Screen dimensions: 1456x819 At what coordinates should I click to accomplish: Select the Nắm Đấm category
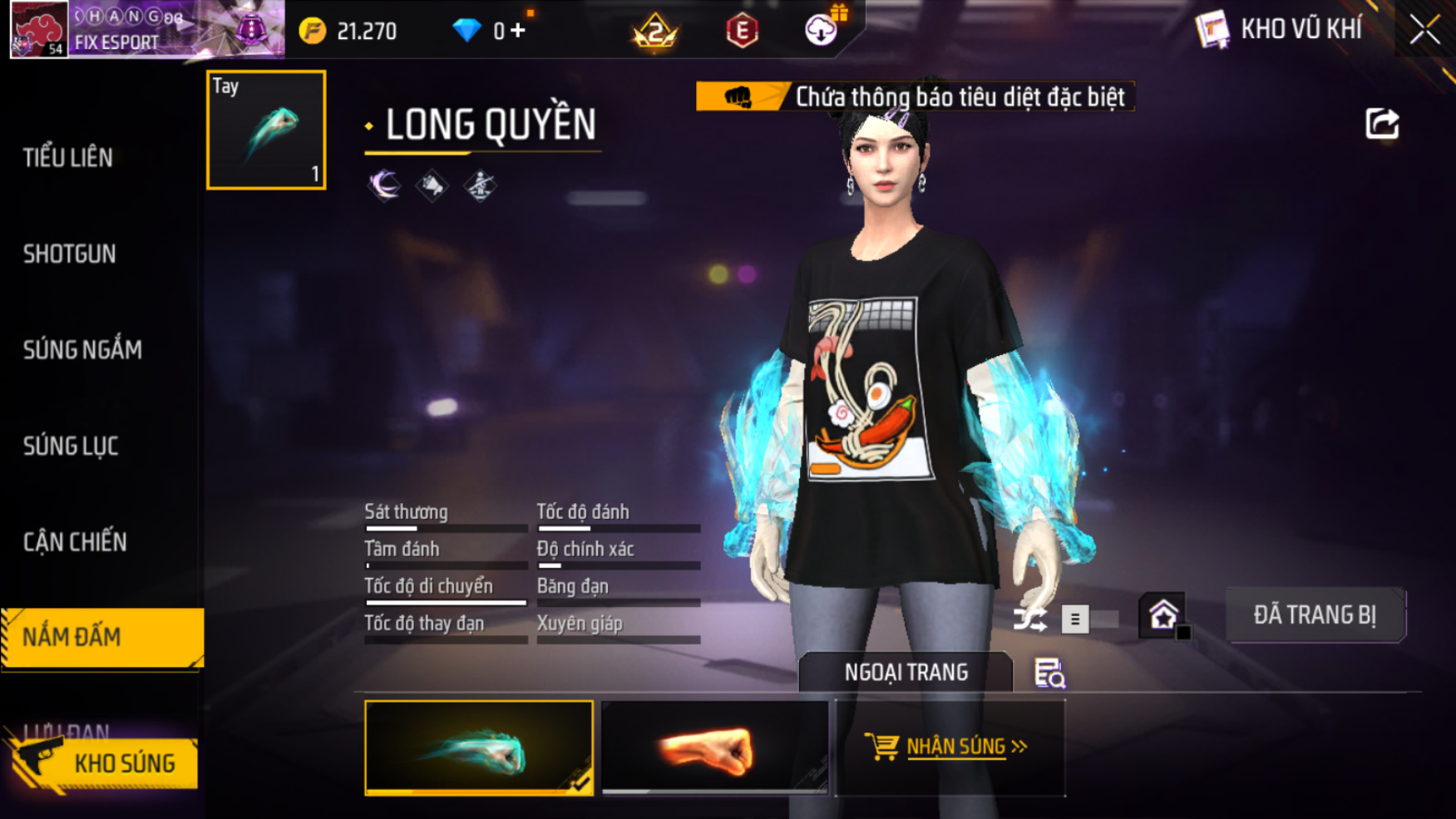pos(101,637)
